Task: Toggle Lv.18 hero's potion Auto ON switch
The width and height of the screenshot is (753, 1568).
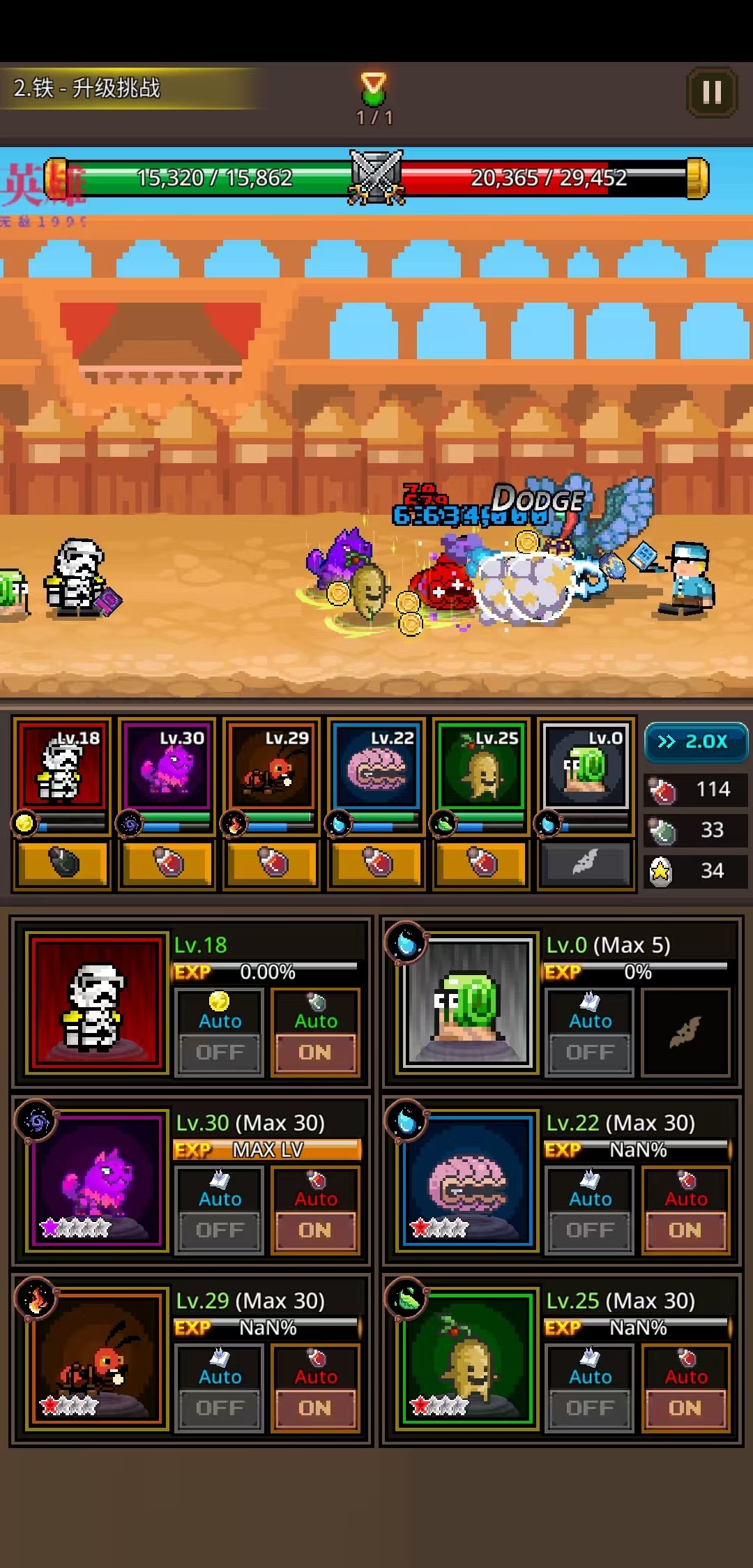Action: (x=315, y=1052)
